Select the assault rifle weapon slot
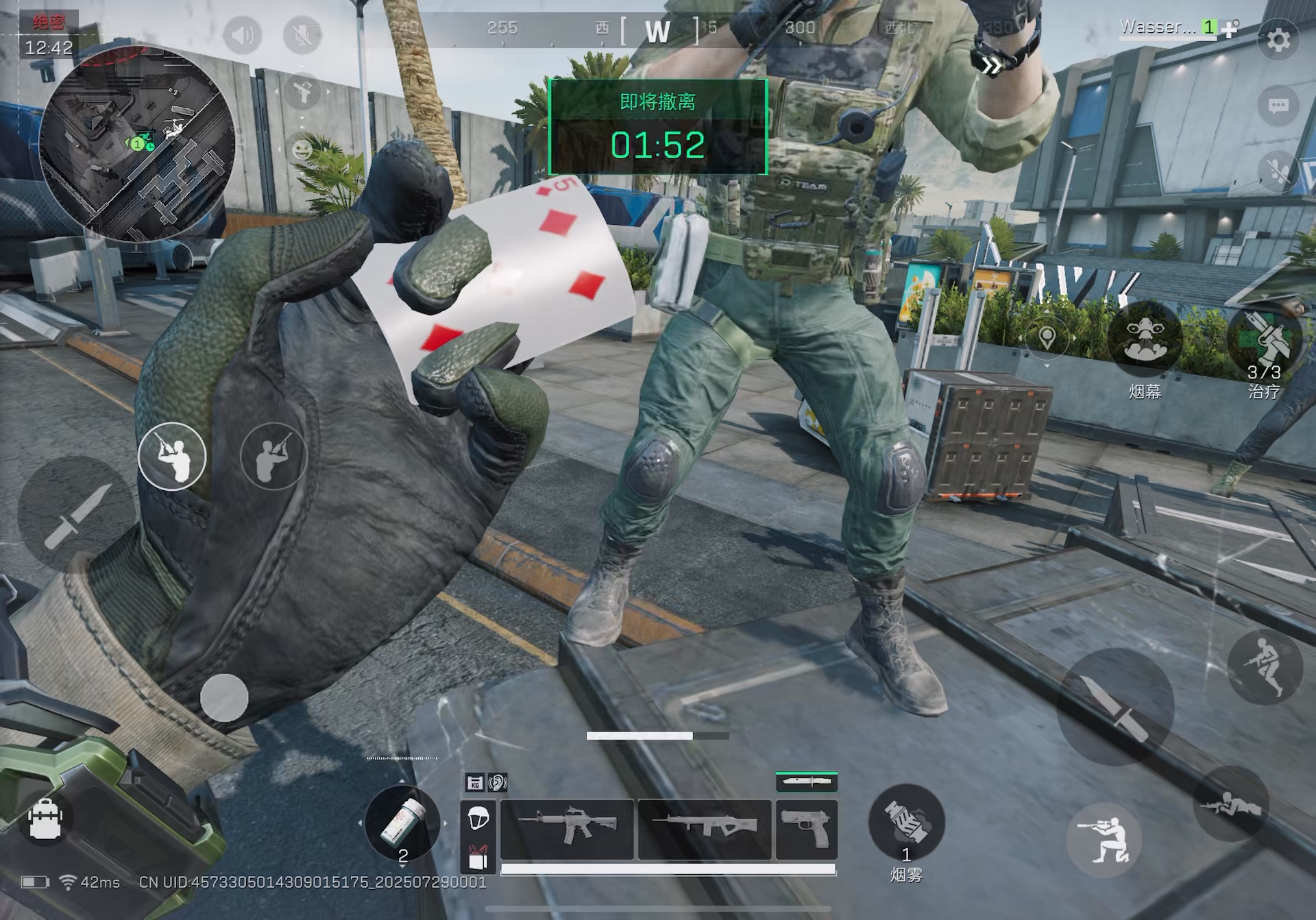The image size is (1316, 920). [x=567, y=828]
